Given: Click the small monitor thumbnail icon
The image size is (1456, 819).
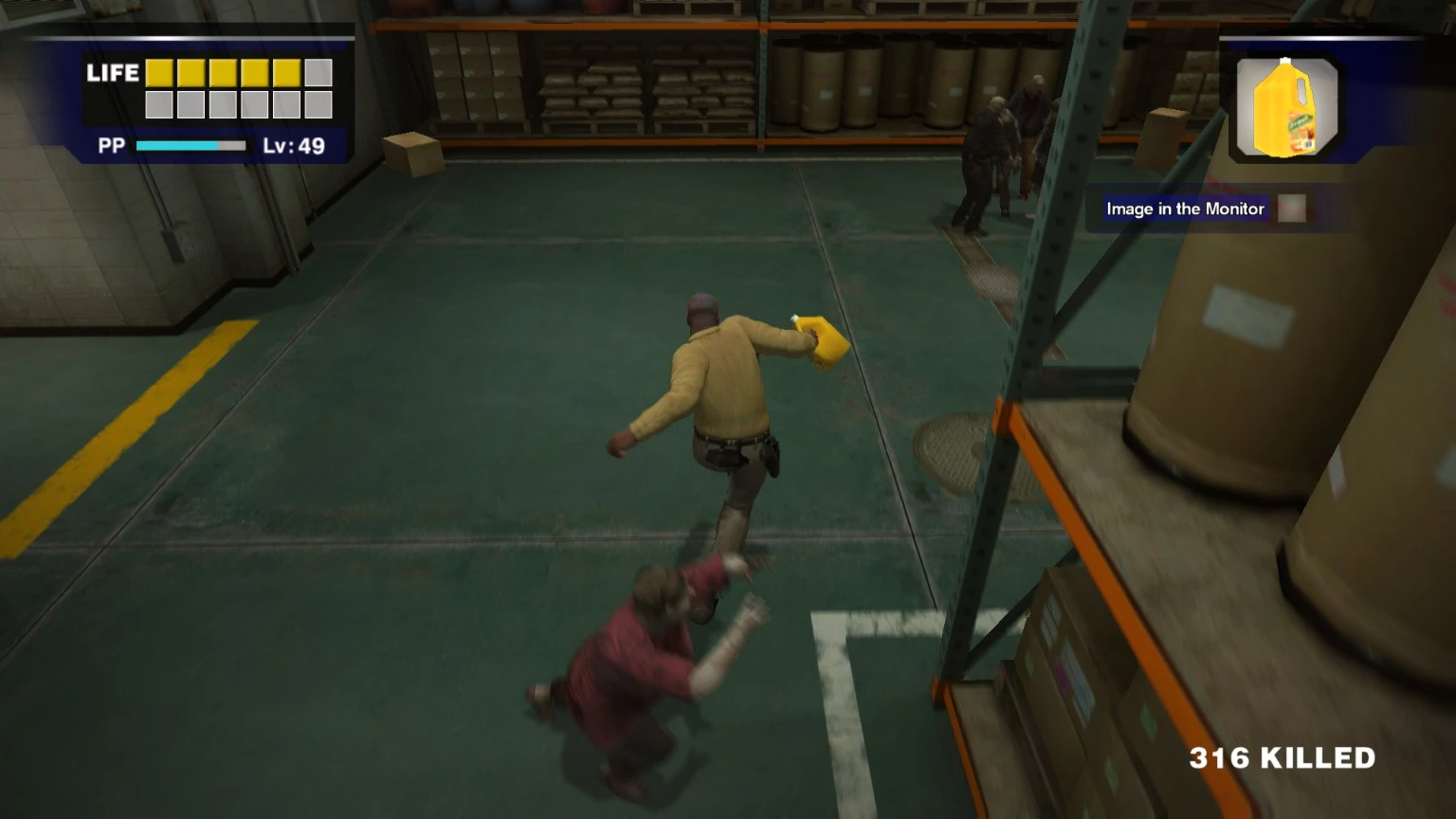Looking at the screenshot, I should tap(1291, 208).
